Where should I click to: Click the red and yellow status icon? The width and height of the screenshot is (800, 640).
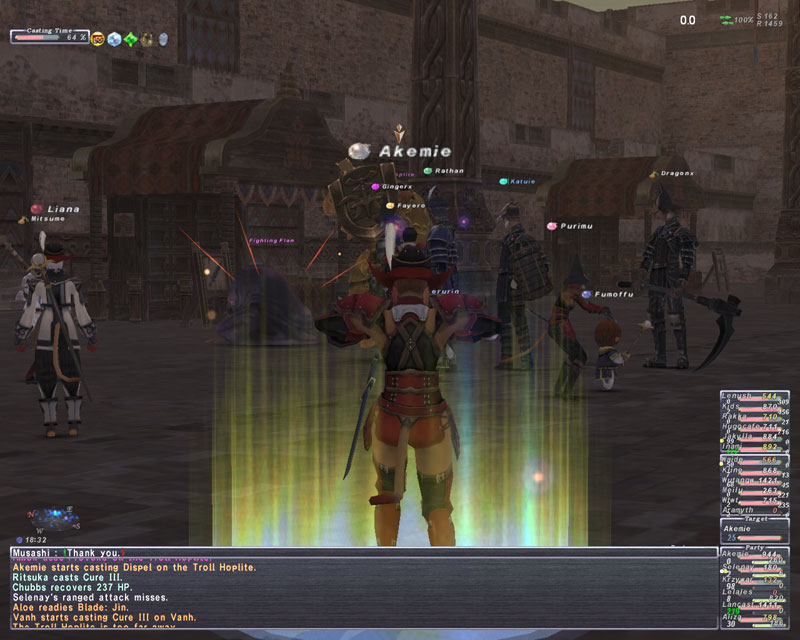(x=98, y=39)
